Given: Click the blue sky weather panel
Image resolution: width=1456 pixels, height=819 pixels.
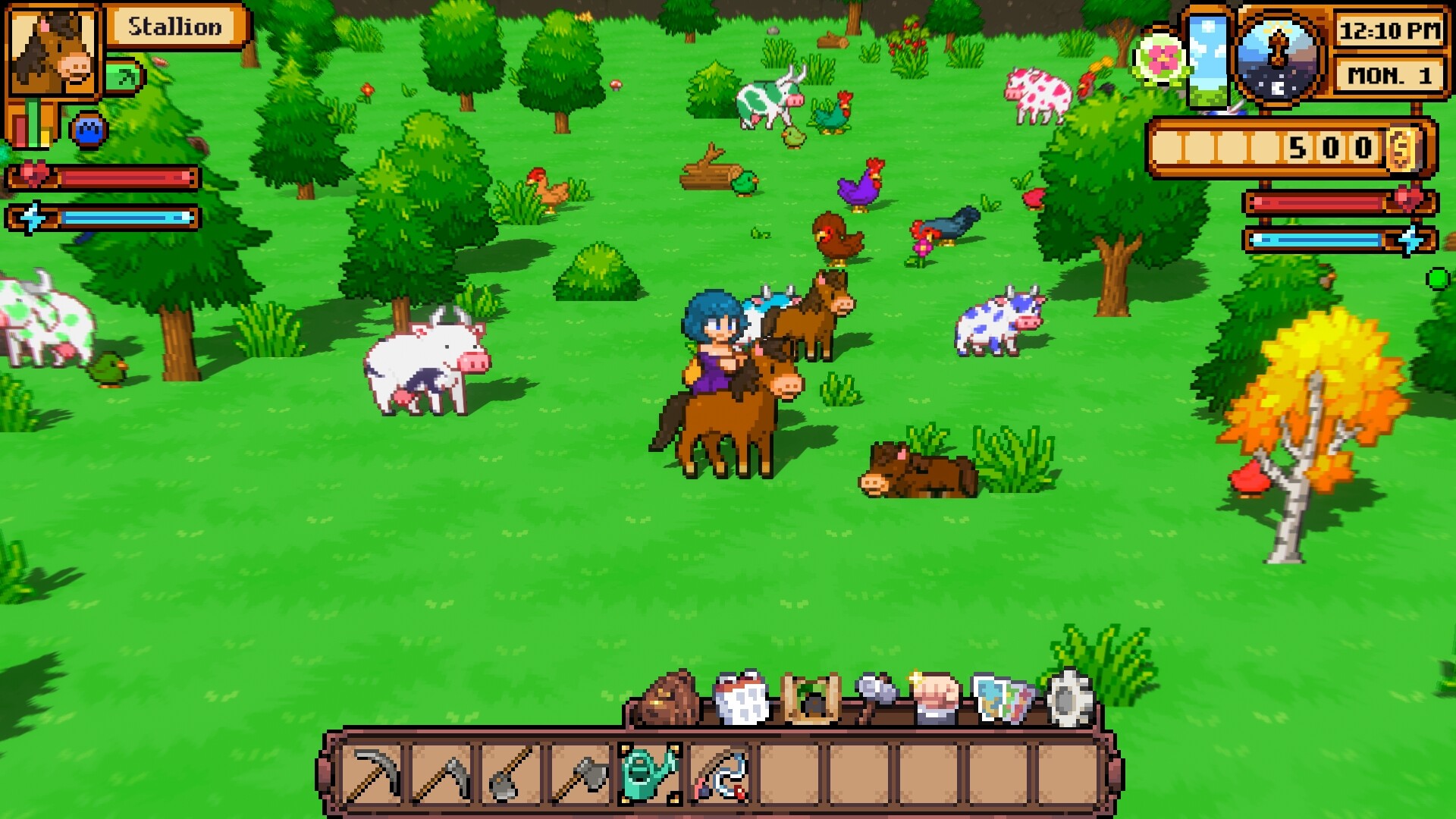Looking at the screenshot, I should coord(1209,61).
